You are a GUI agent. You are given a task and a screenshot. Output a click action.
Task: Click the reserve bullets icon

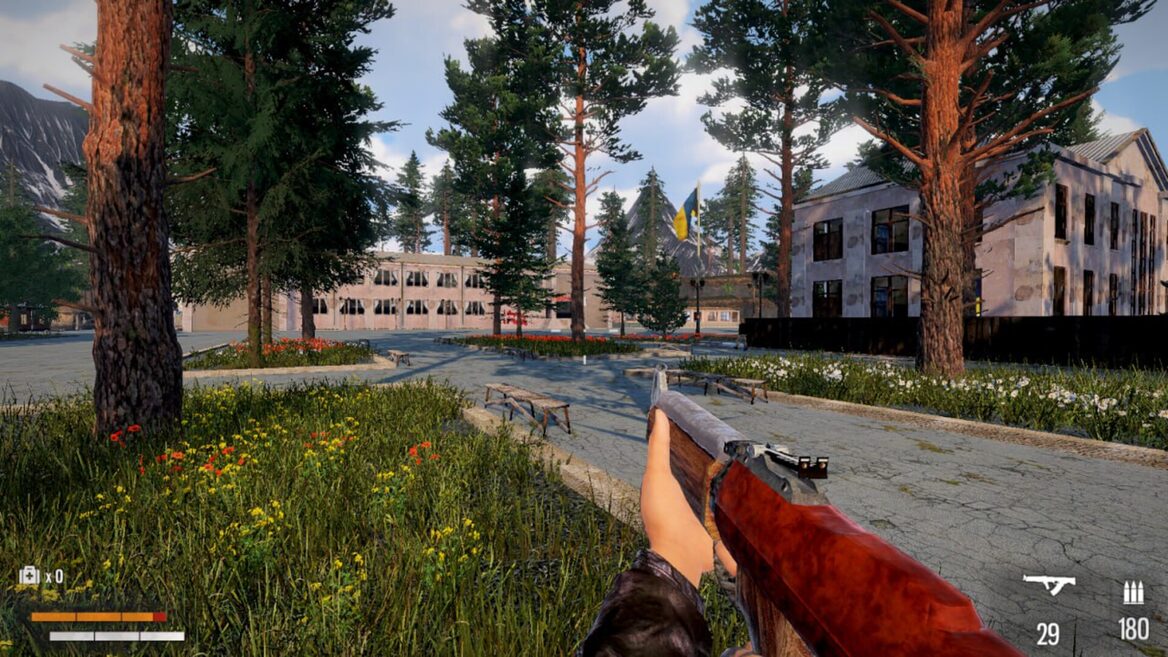[1133, 593]
